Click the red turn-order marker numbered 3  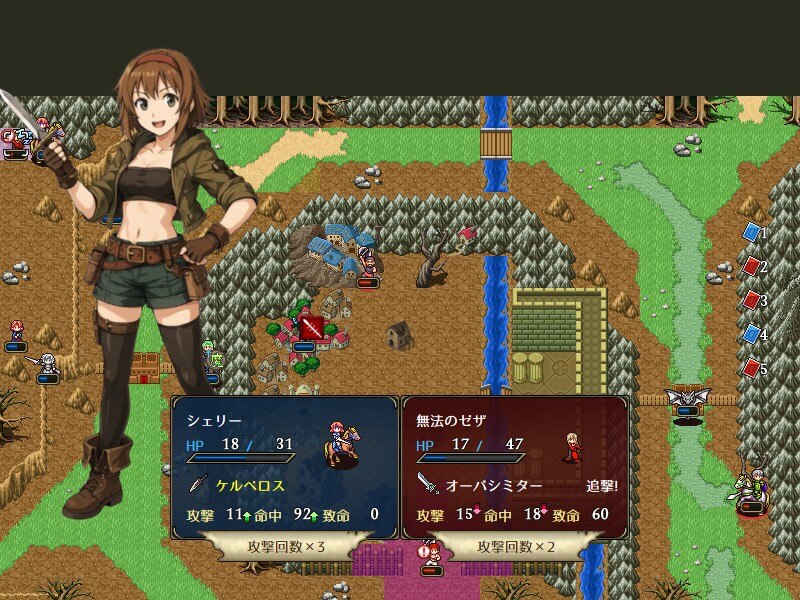(752, 300)
